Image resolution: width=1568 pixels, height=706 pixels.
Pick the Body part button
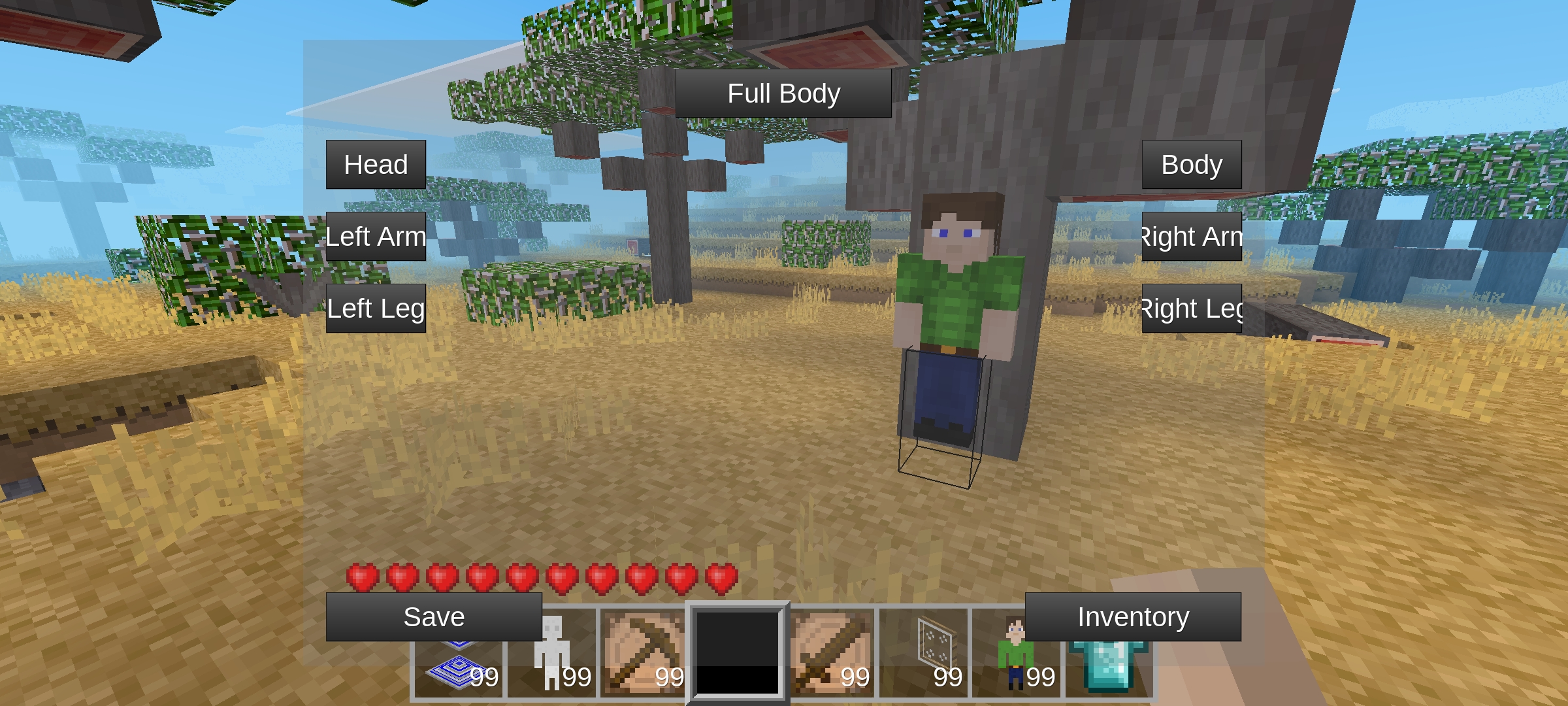click(1191, 165)
